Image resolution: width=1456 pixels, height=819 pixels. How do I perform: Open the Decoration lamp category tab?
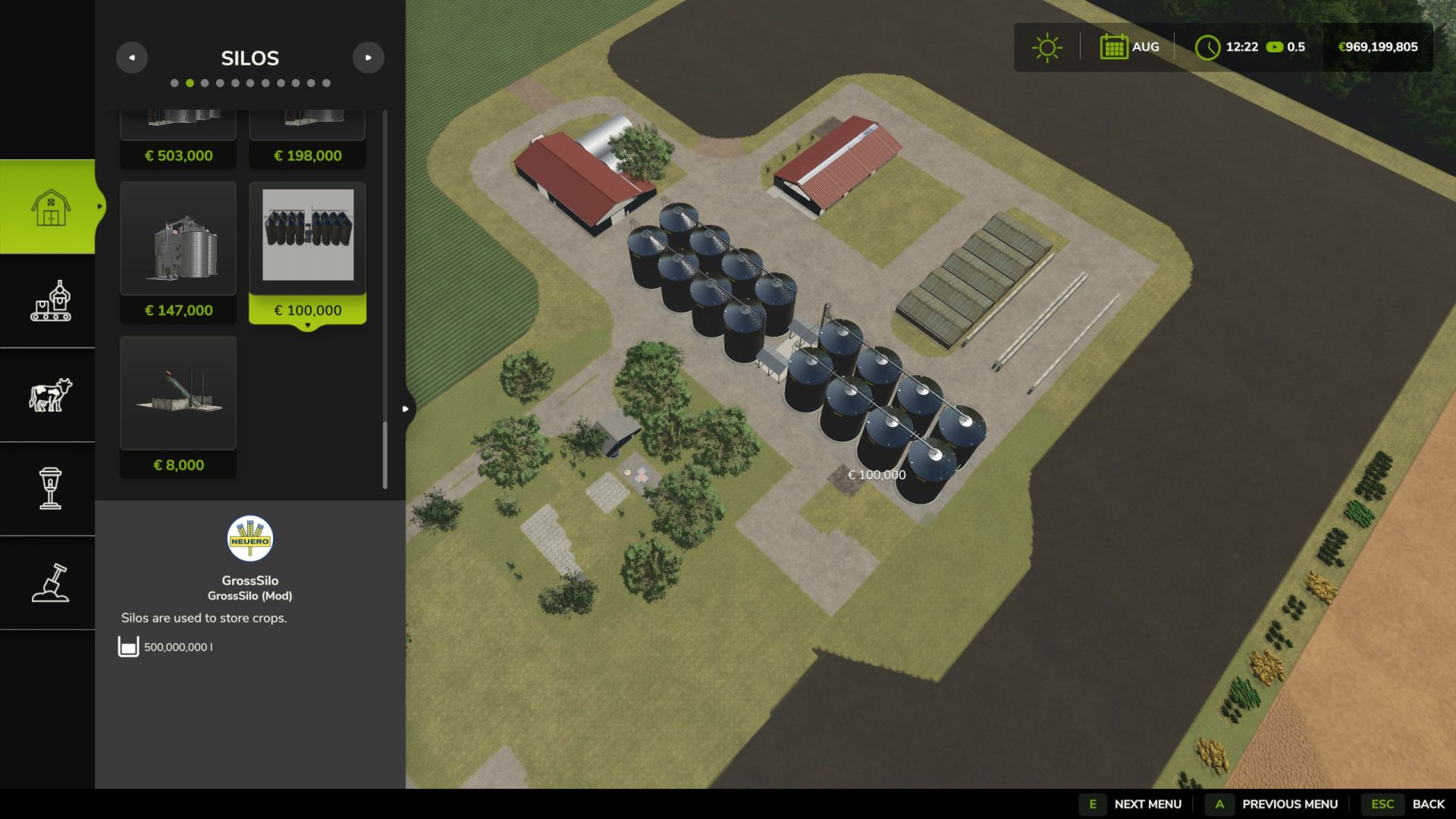[x=50, y=488]
